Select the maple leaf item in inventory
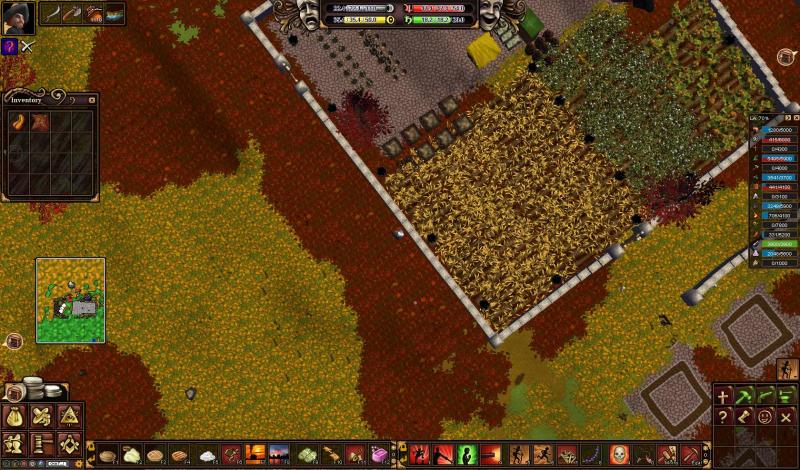The width and height of the screenshot is (800, 470). tap(41, 122)
